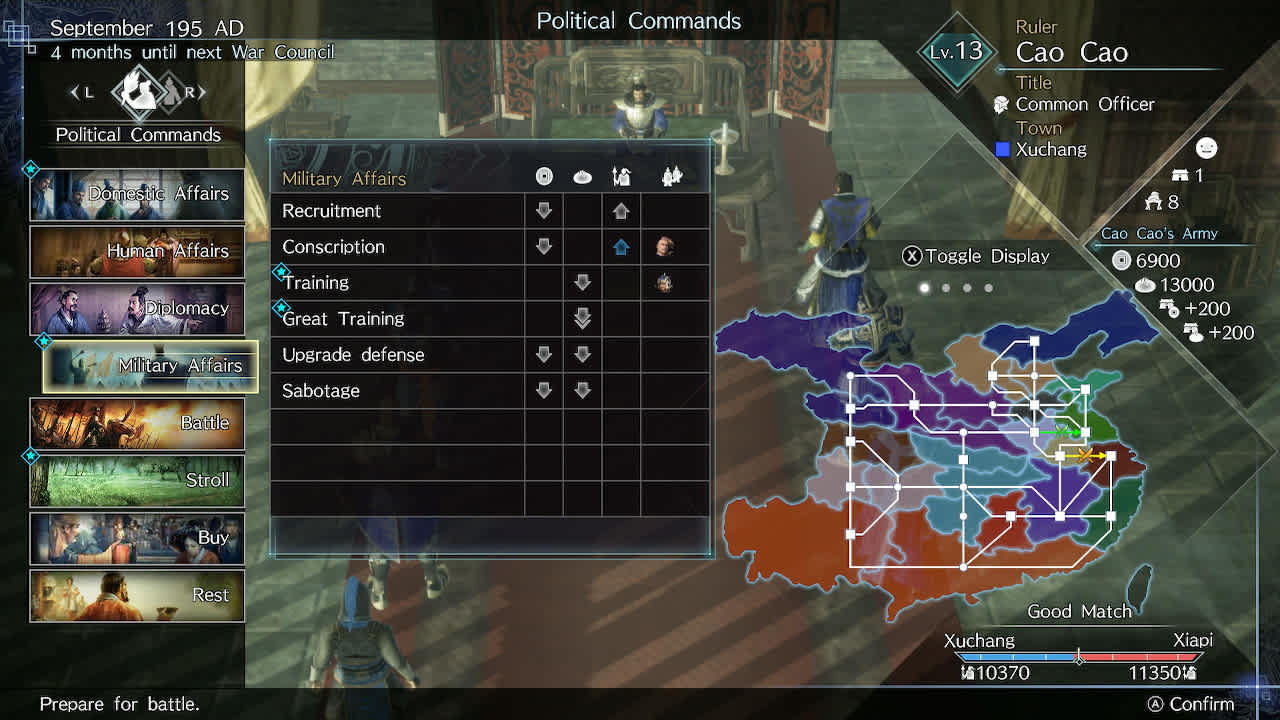The width and height of the screenshot is (1280, 720).
Task: Click the downward arrow on Recruitment row
Action: tap(544, 211)
